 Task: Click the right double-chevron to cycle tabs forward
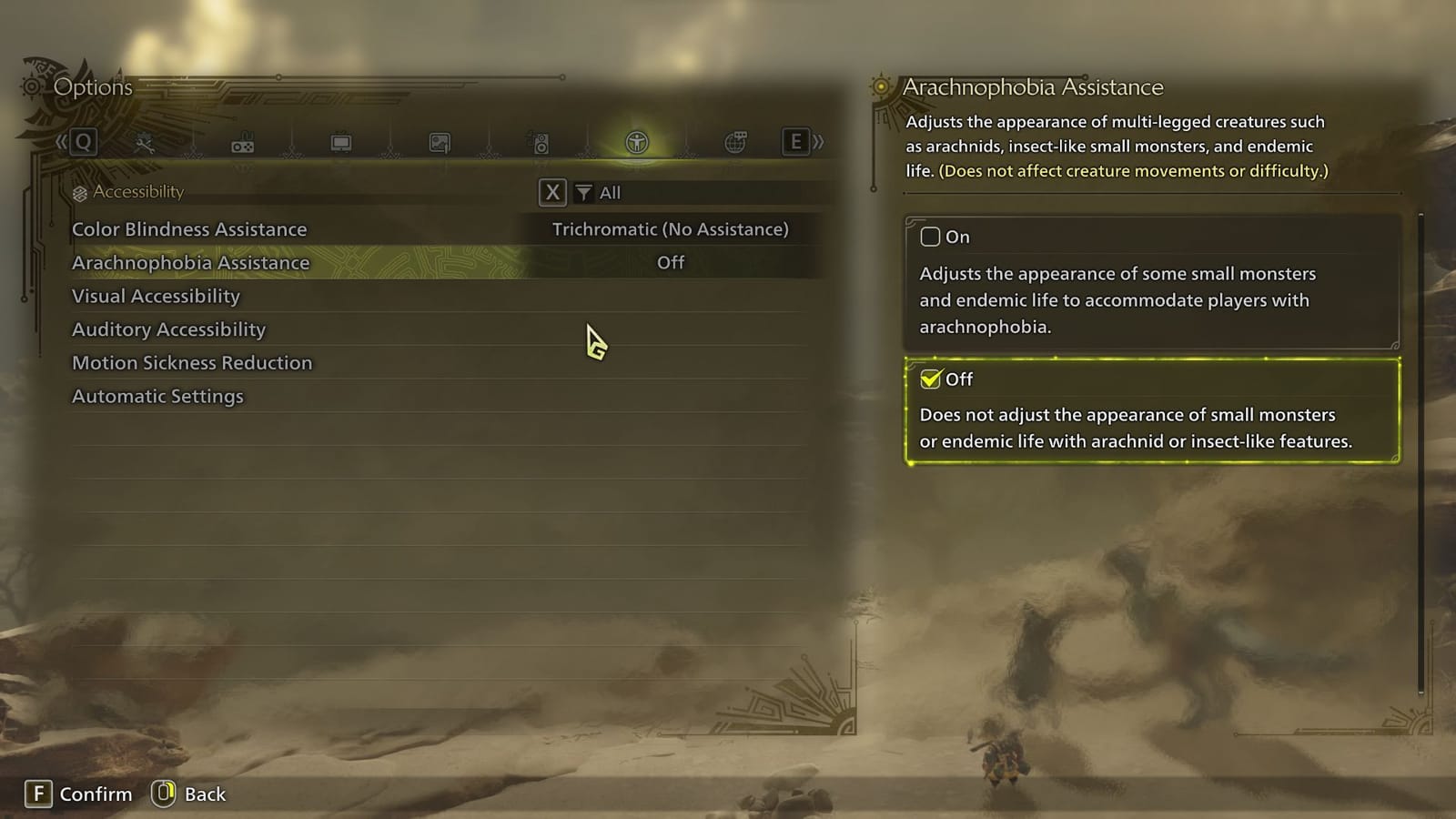817,143
